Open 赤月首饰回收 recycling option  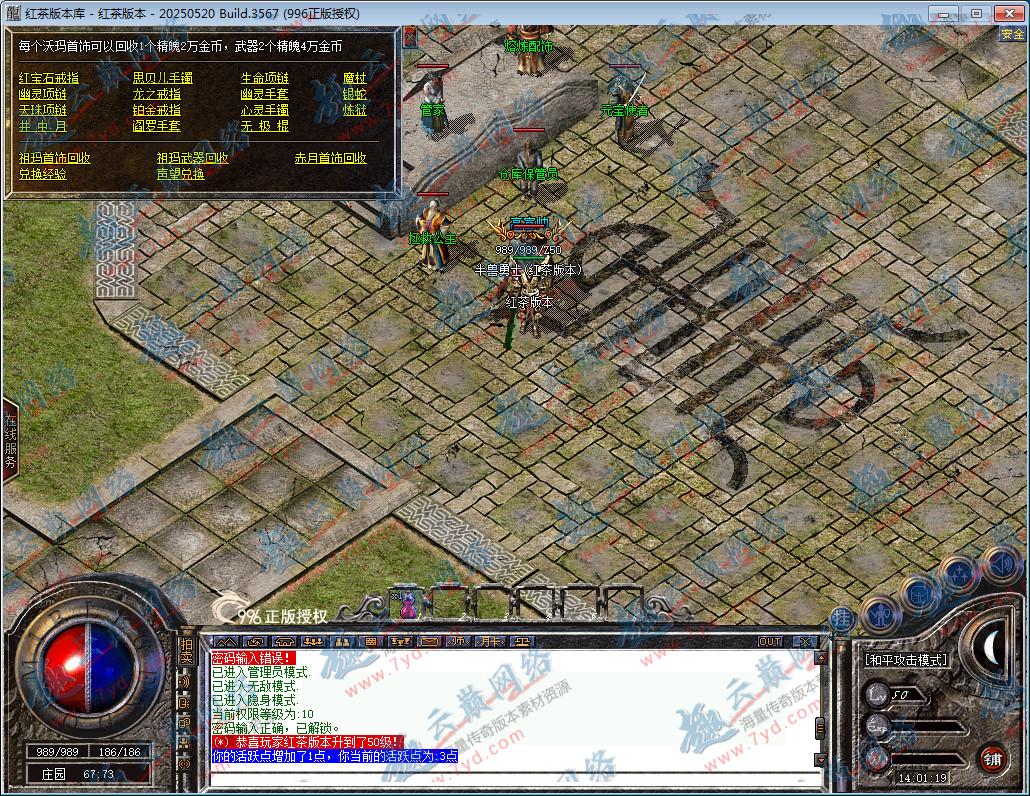(x=330, y=158)
